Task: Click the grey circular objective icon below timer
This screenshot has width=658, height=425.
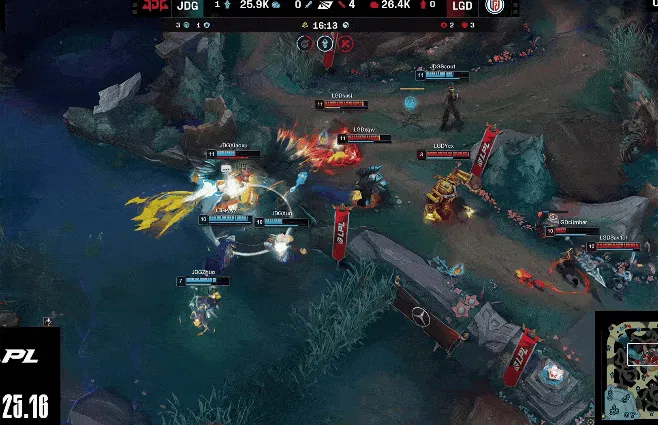Action: (x=304, y=43)
